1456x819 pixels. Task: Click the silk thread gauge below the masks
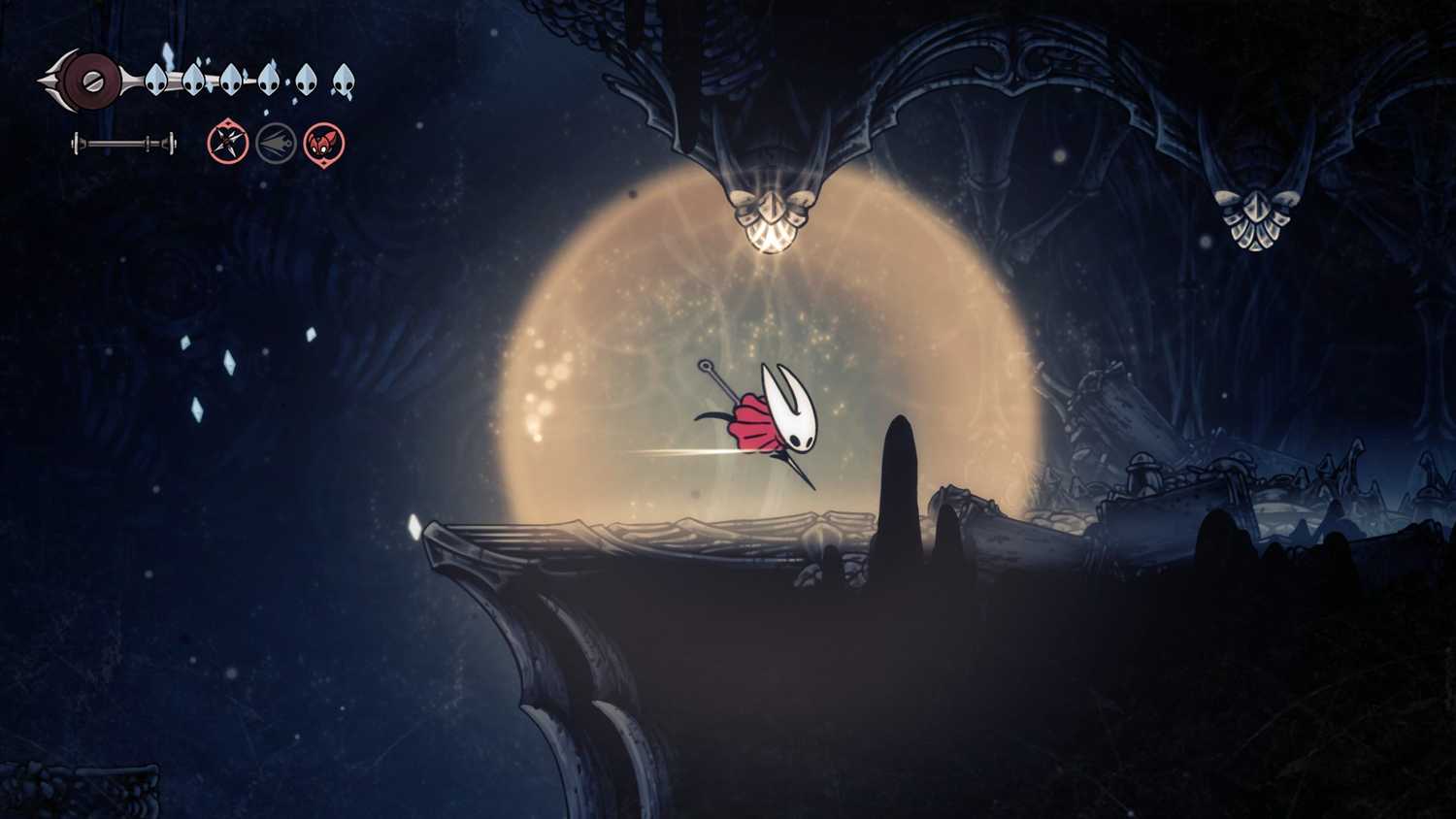124,143
